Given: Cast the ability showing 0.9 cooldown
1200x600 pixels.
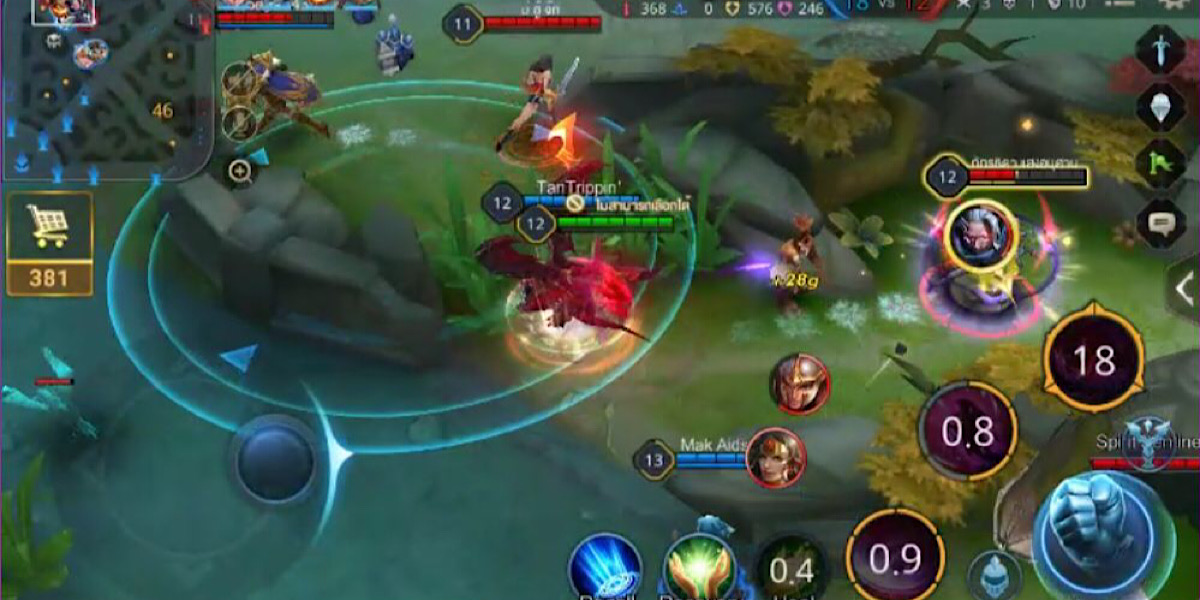Looking at the screenshot, I should point(894,558).
